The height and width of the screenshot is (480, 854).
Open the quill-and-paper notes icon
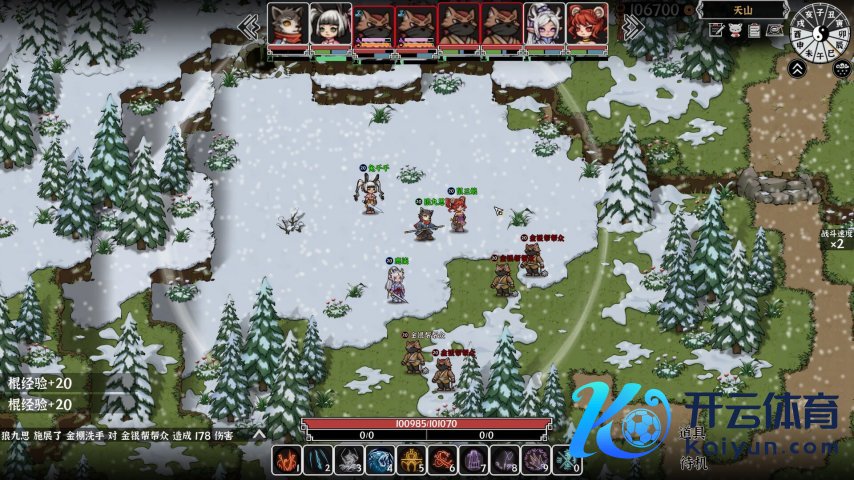pyautogui.click(x=716, y=31)
